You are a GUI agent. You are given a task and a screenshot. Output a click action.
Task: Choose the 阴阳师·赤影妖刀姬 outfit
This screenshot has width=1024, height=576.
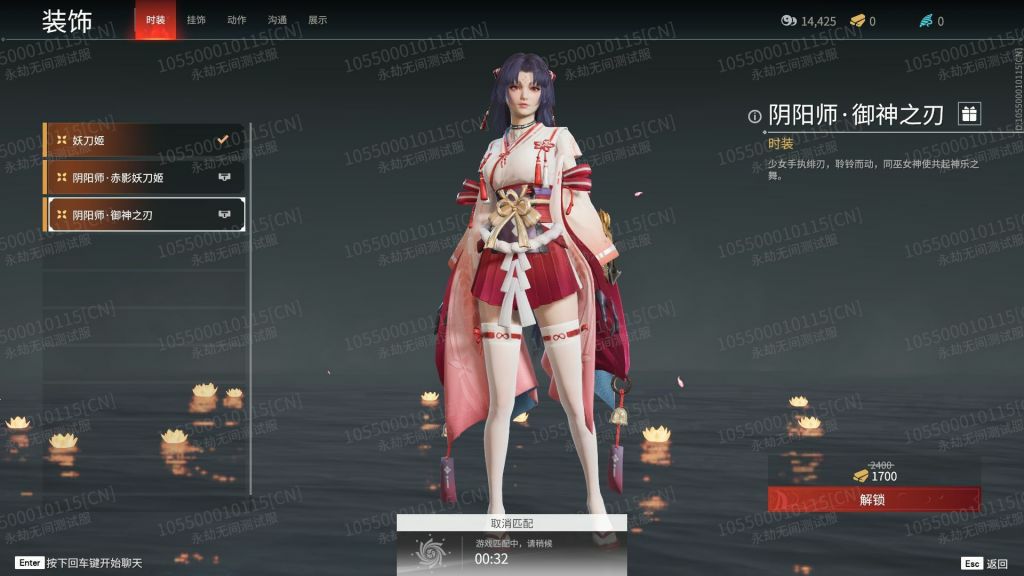(144, 177)
